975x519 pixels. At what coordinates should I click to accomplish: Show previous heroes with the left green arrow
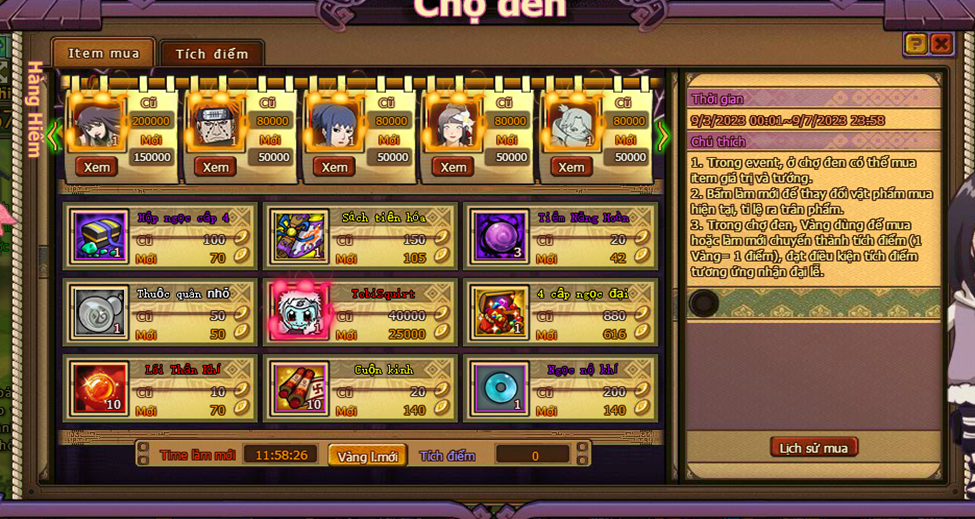pos(54,135)
